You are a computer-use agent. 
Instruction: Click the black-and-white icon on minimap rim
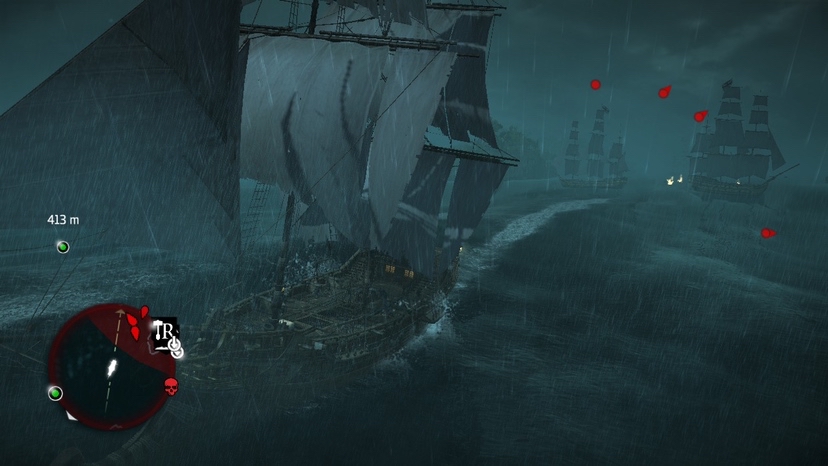click(164, 333)
